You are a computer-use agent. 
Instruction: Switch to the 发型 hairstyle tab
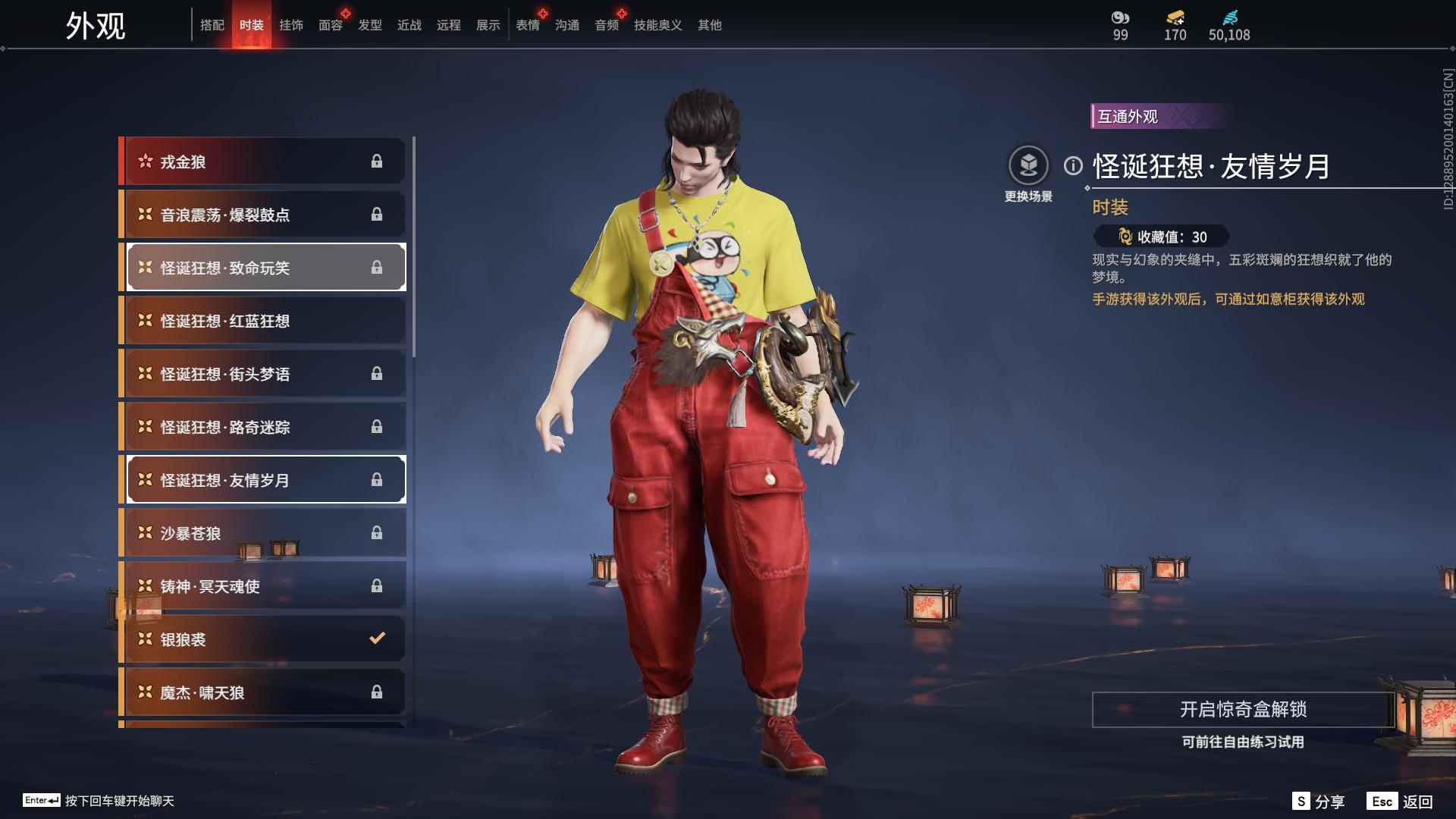click(369, 25)
